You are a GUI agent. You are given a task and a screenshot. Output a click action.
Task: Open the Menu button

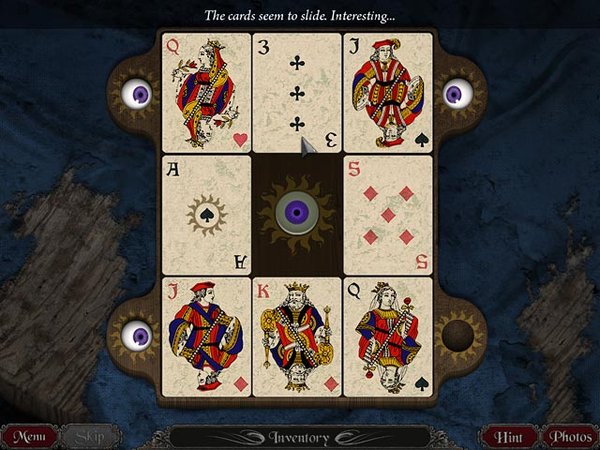(x=29, y=436)
